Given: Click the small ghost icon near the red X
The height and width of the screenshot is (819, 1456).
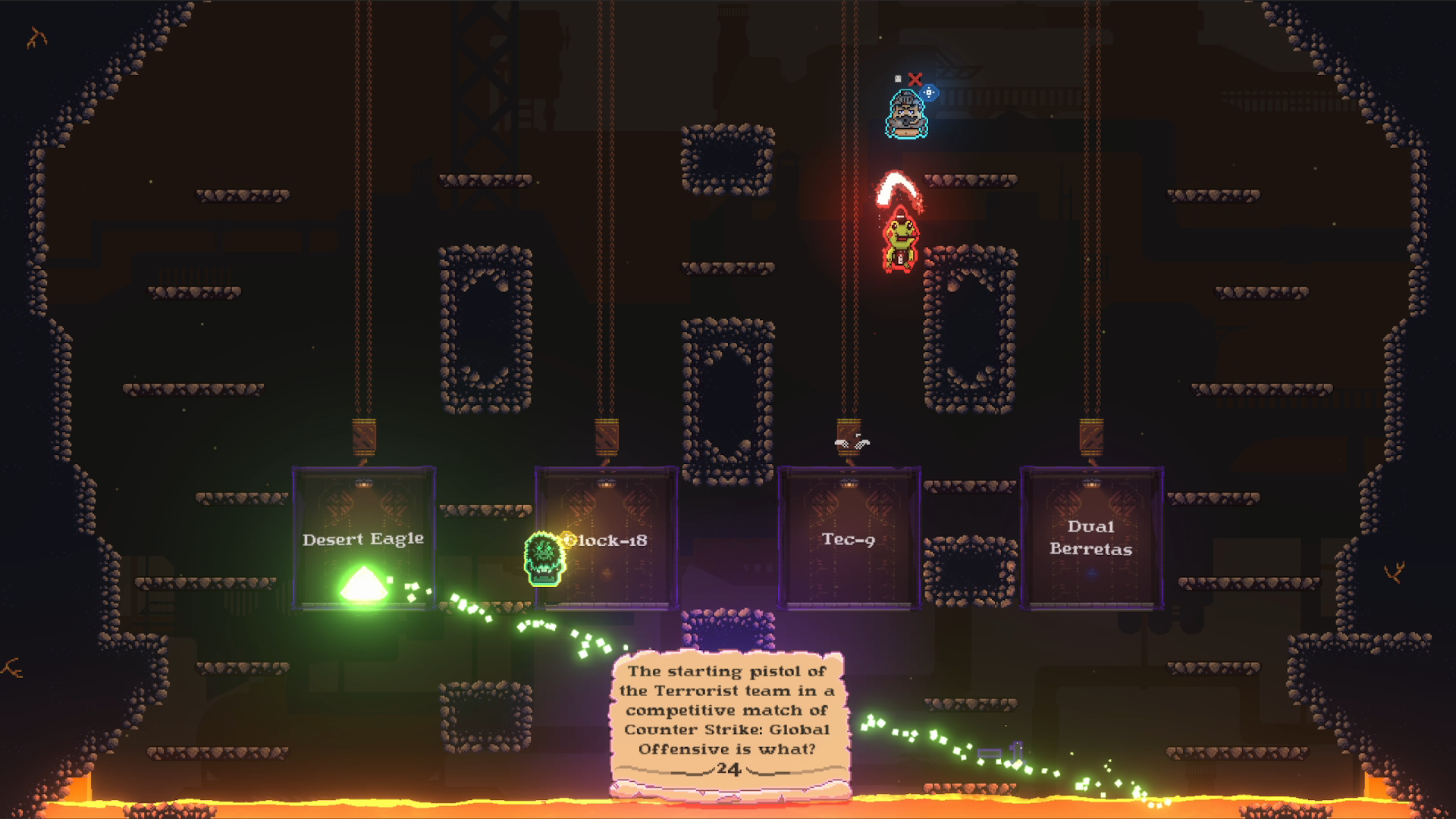Looking at the screenshot, I should pyautogui.click(x=898, y=79).
